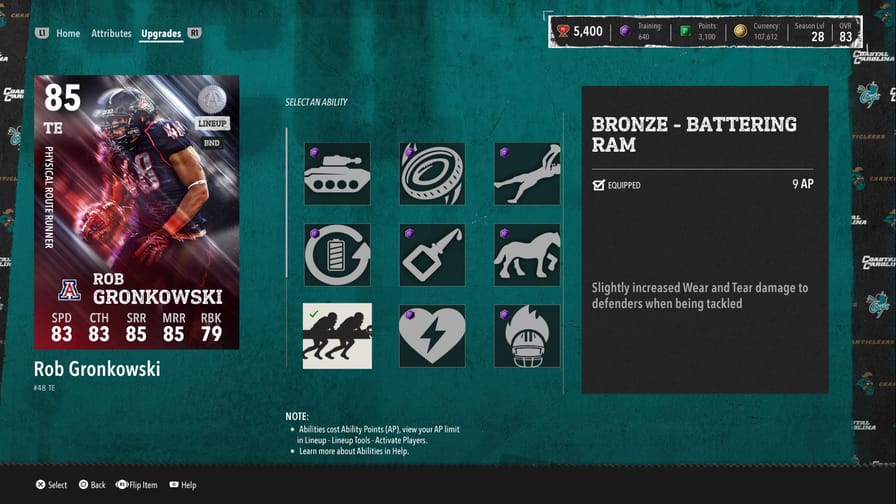The image size is (896, 504).
Task: Switch to the Attributes tab
Action: (111, 33)
